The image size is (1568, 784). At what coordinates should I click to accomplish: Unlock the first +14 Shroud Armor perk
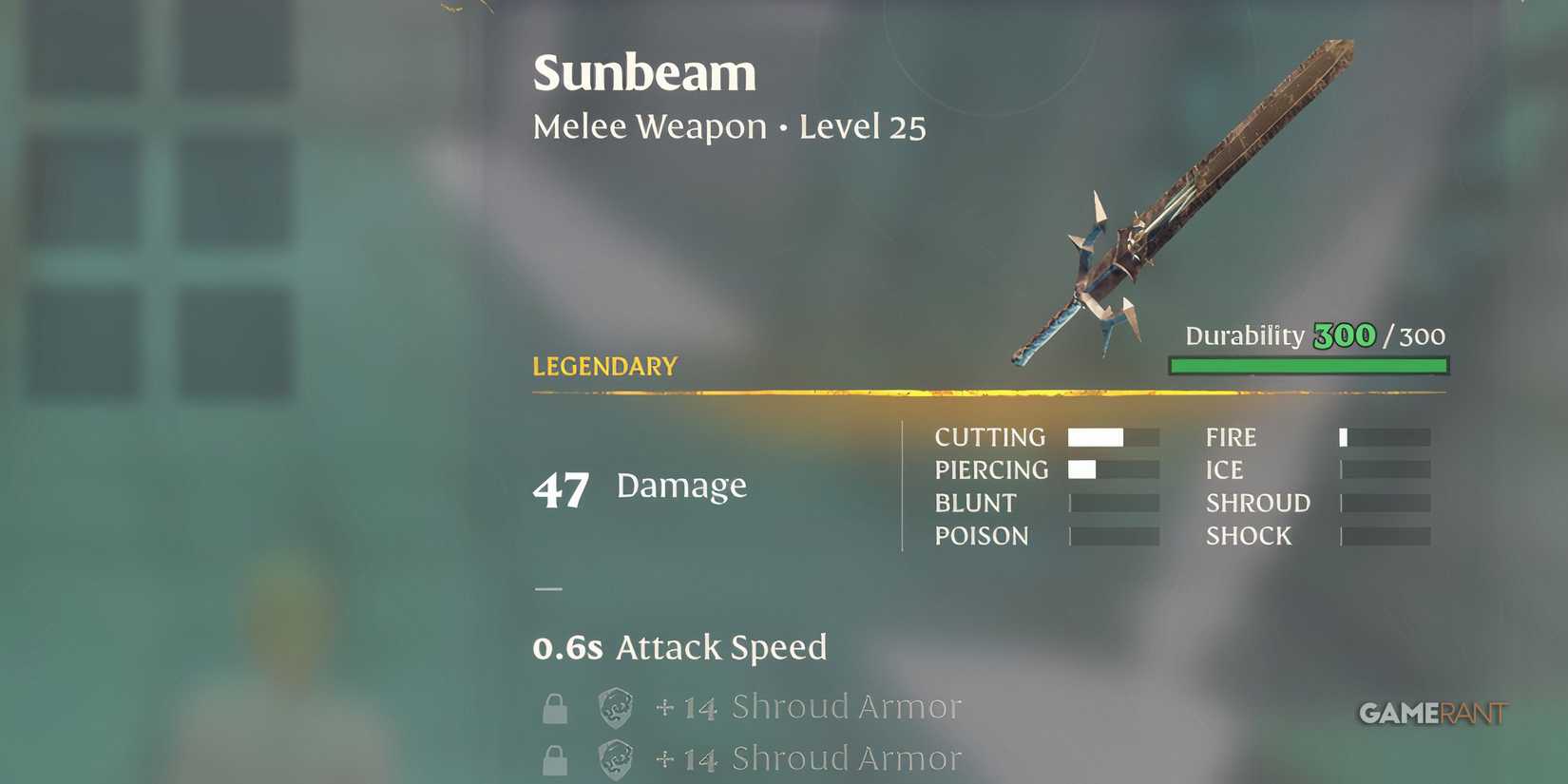(555, 707)
